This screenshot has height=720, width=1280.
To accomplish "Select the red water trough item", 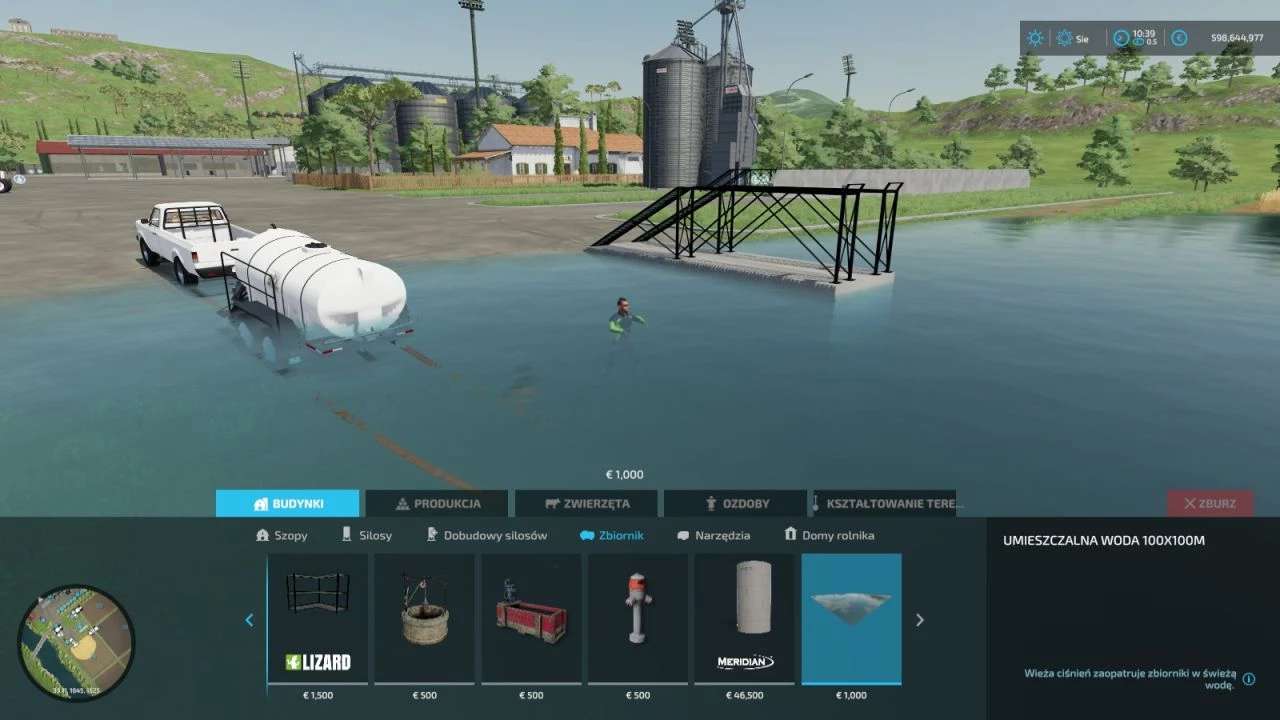I will 532,618.
